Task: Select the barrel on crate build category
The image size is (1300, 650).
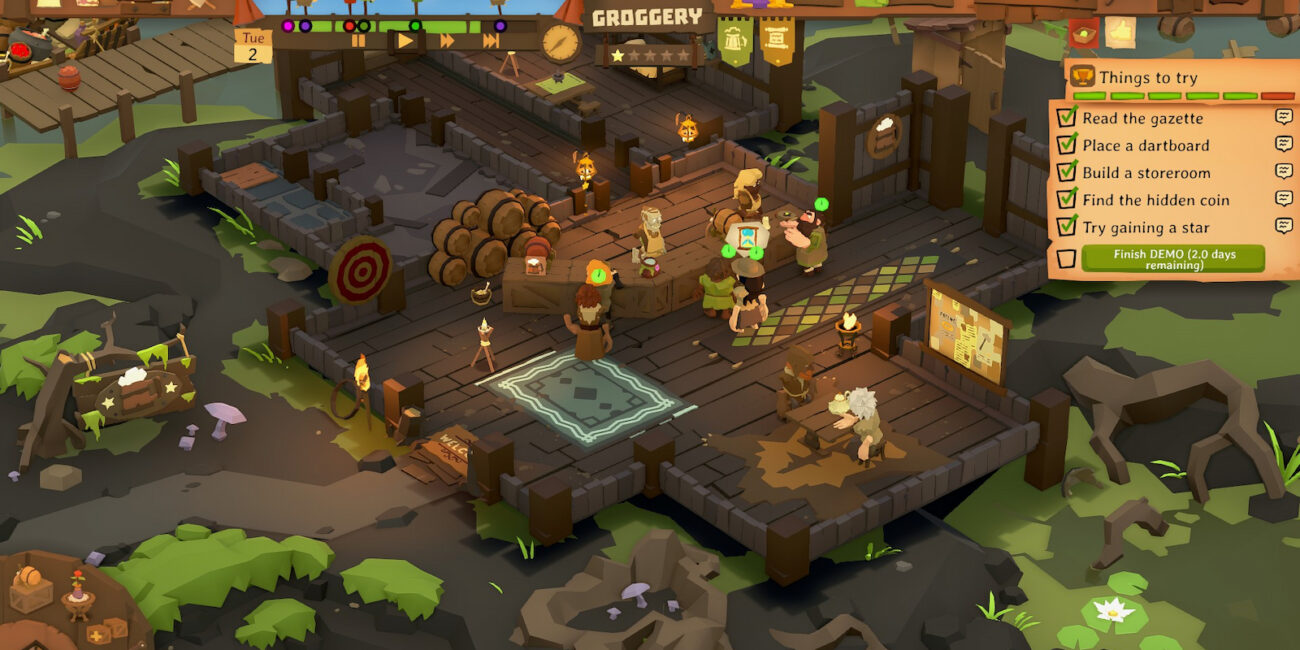Action: (x=30, y=589)
